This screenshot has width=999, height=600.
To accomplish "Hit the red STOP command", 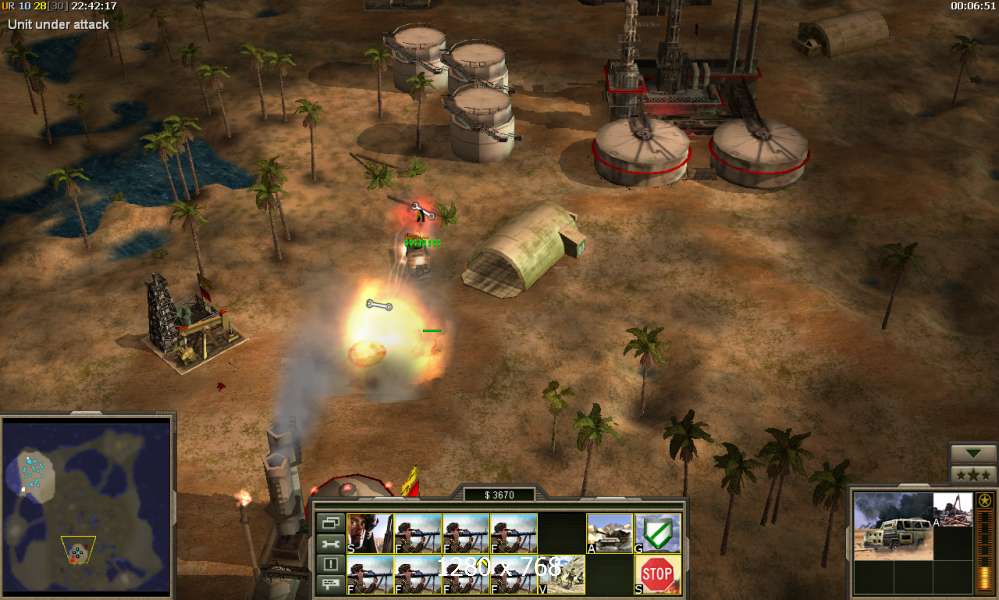I will point(656,575).
